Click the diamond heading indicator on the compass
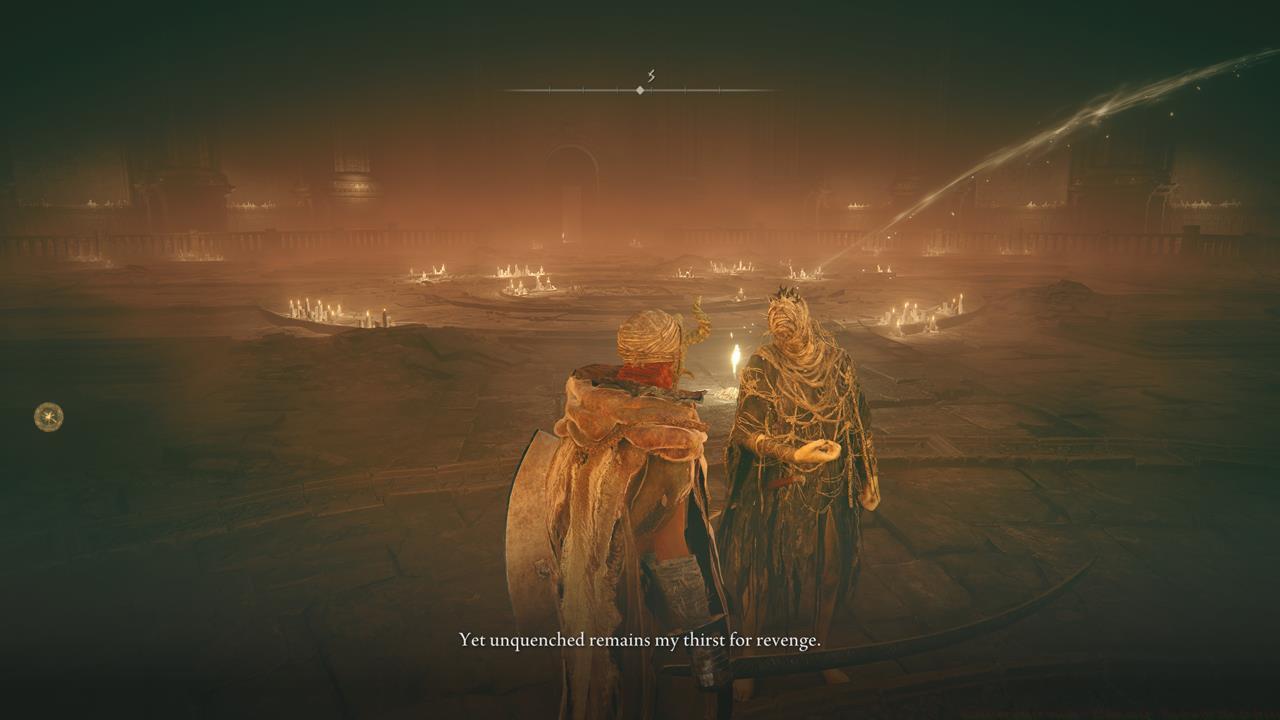The image size is (1280, 720). 639,89
